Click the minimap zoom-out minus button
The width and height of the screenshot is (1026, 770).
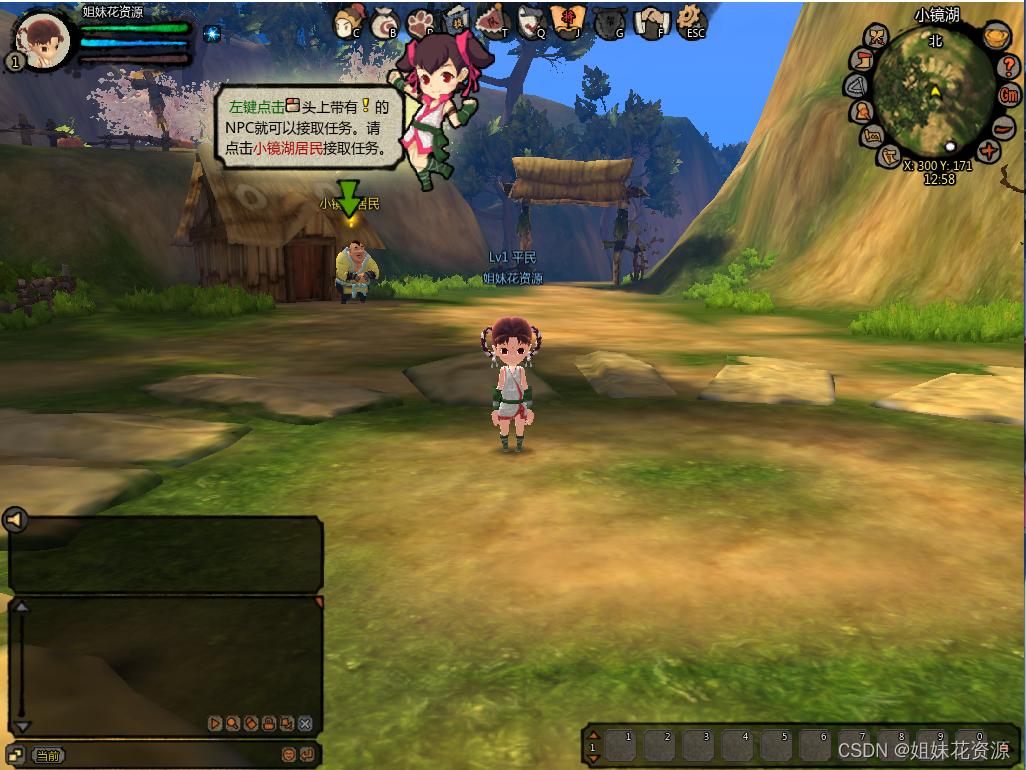click(x=1003, y=127)
